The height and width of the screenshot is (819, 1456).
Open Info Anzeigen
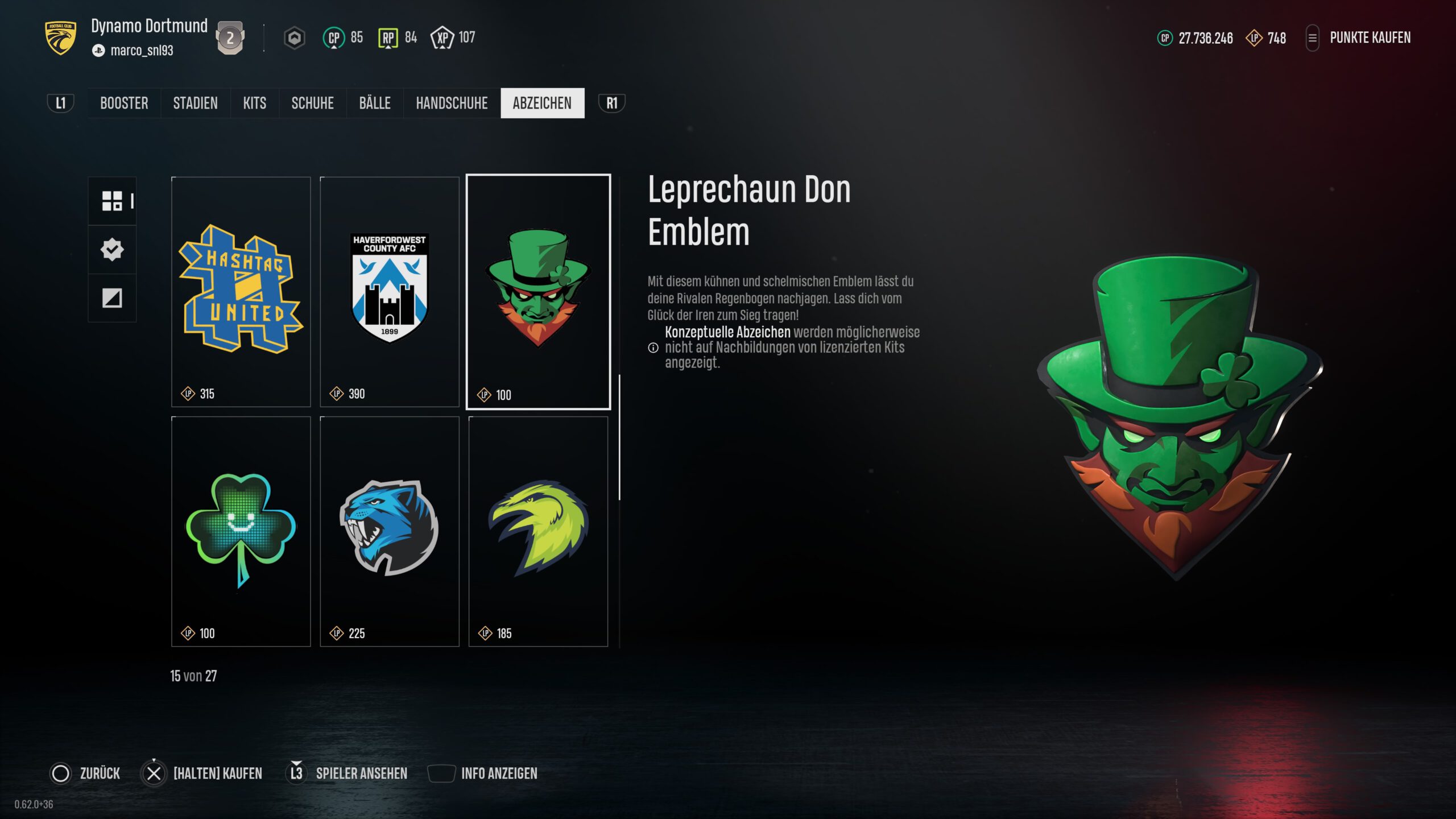click(x=482, y=773)
